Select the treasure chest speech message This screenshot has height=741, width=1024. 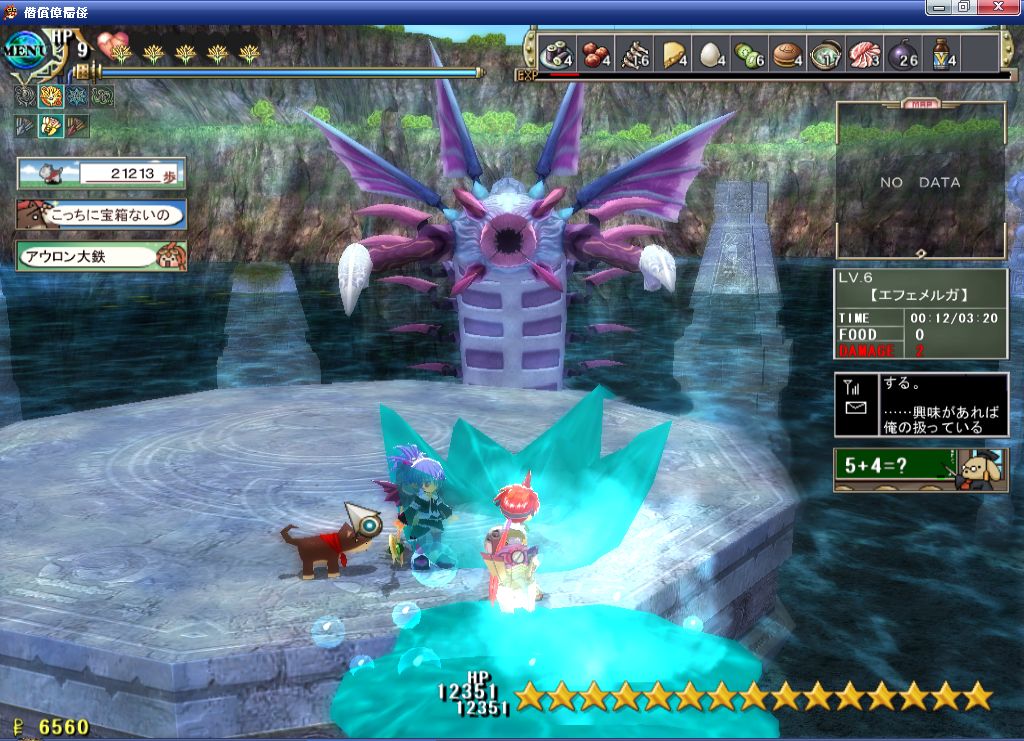click(x=101, y=214)
